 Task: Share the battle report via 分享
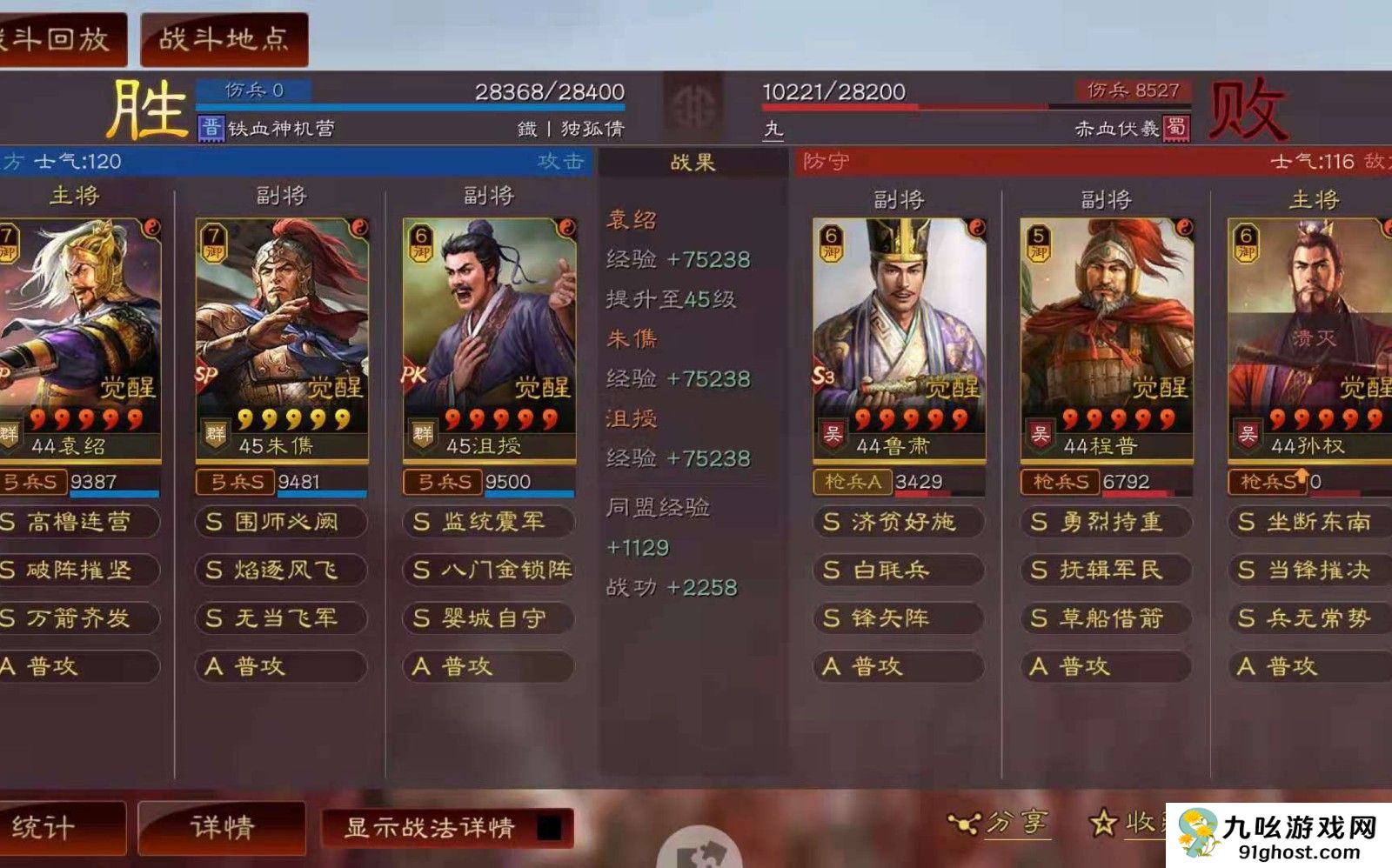click(1000, 823)
